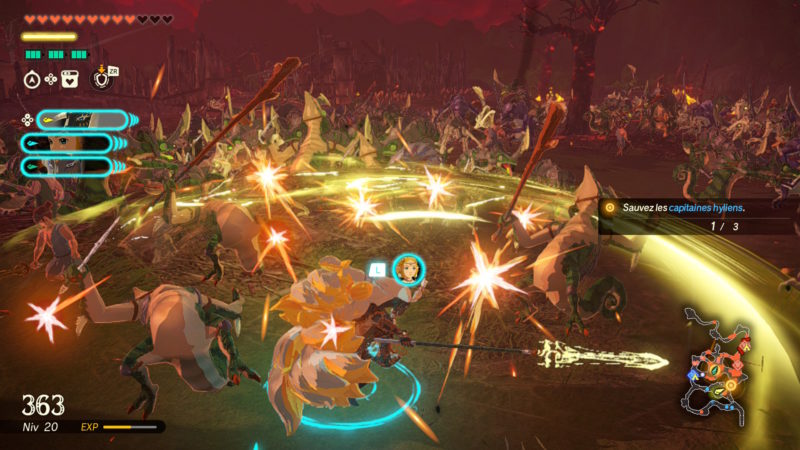This screenshot has width=800, height=450.
Task: Click the blue diamond marker on the minimap
Action: [693, 375]
